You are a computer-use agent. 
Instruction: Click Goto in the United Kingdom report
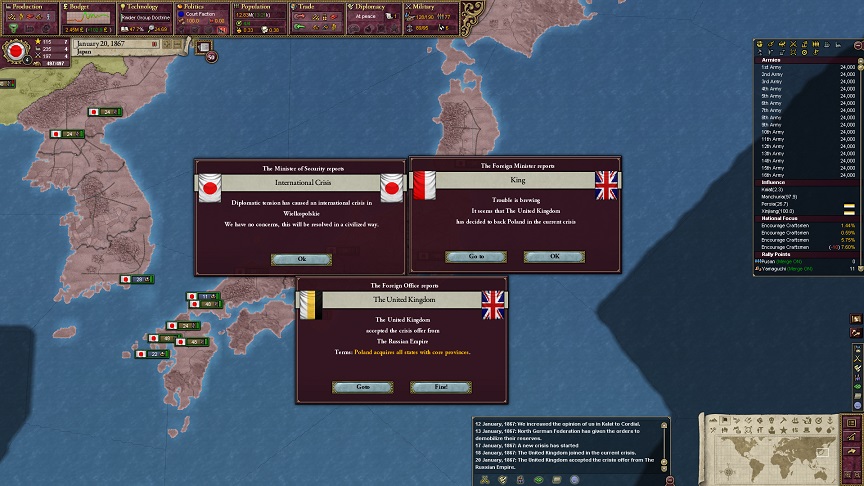(x=362, y=387)
